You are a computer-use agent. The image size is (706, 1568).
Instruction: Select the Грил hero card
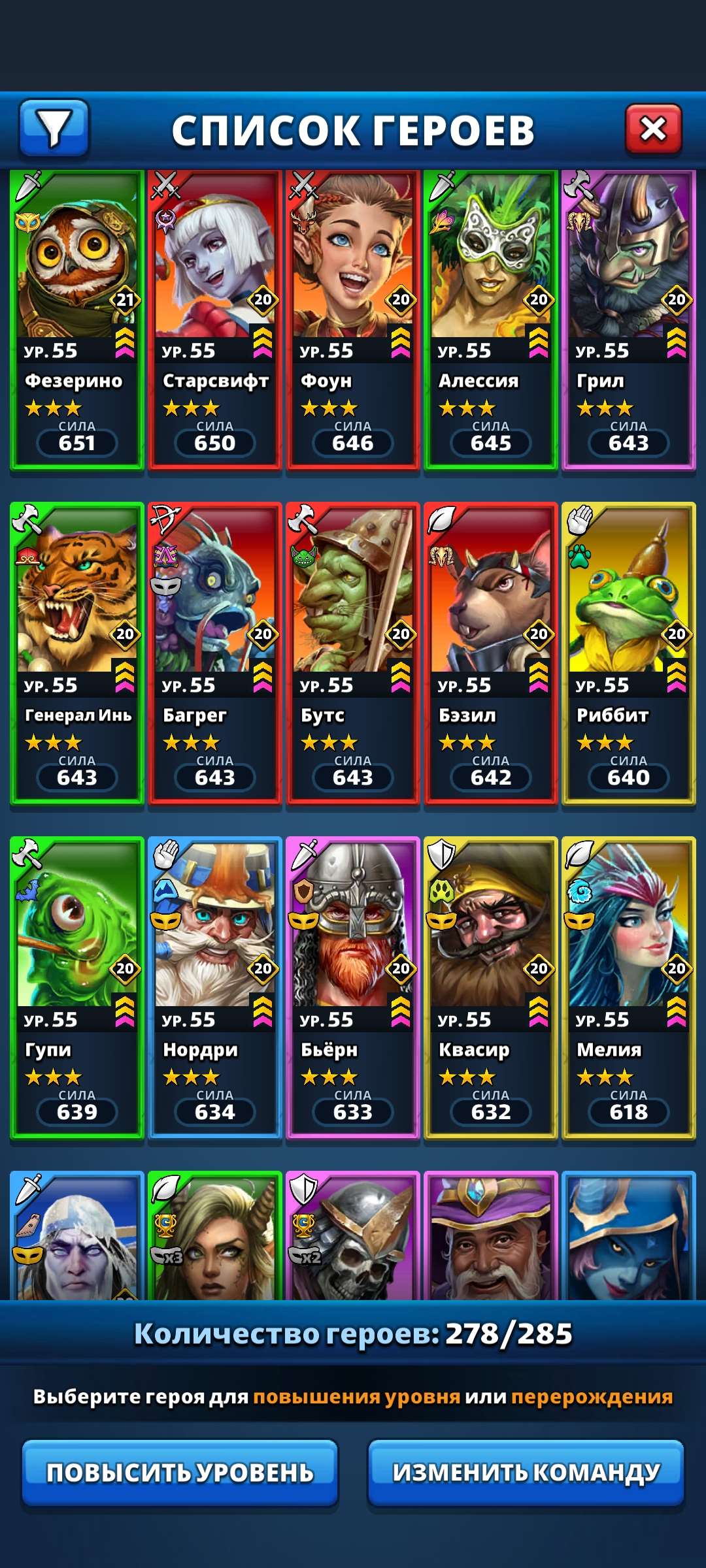click(629, 320)
